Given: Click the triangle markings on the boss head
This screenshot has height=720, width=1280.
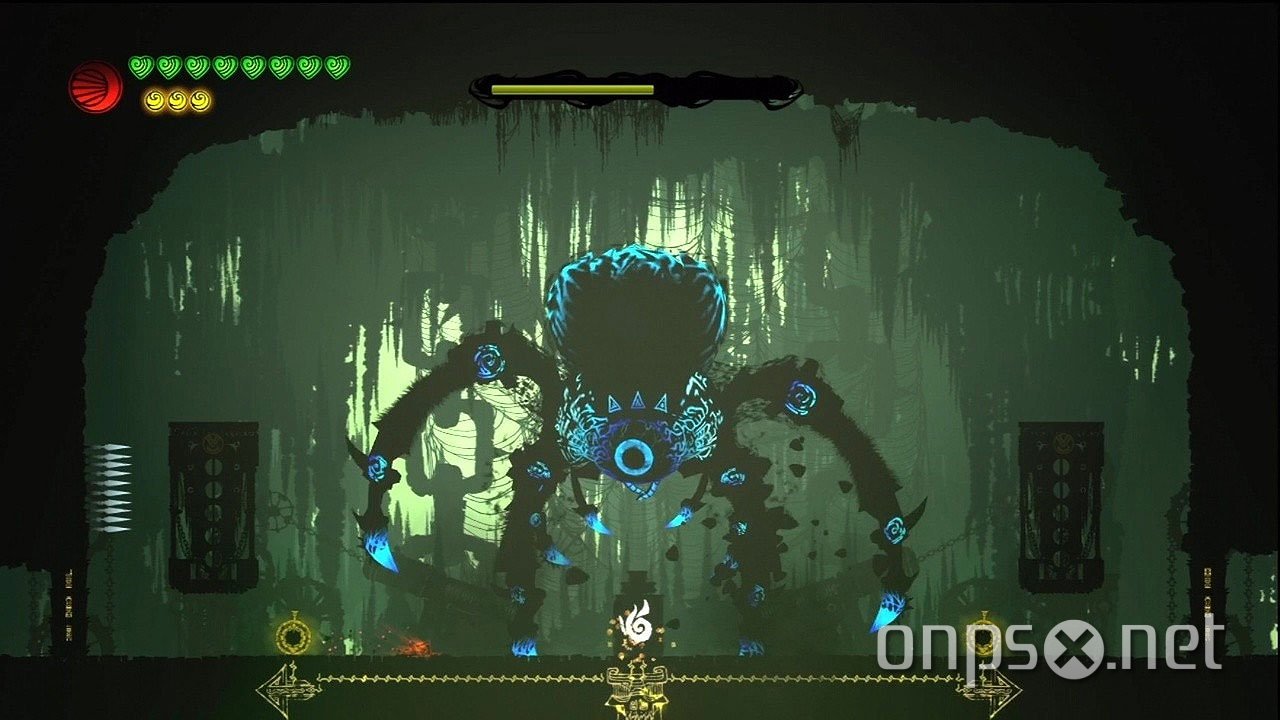Looking at the screenshot, I should click(x=637, y=400).
